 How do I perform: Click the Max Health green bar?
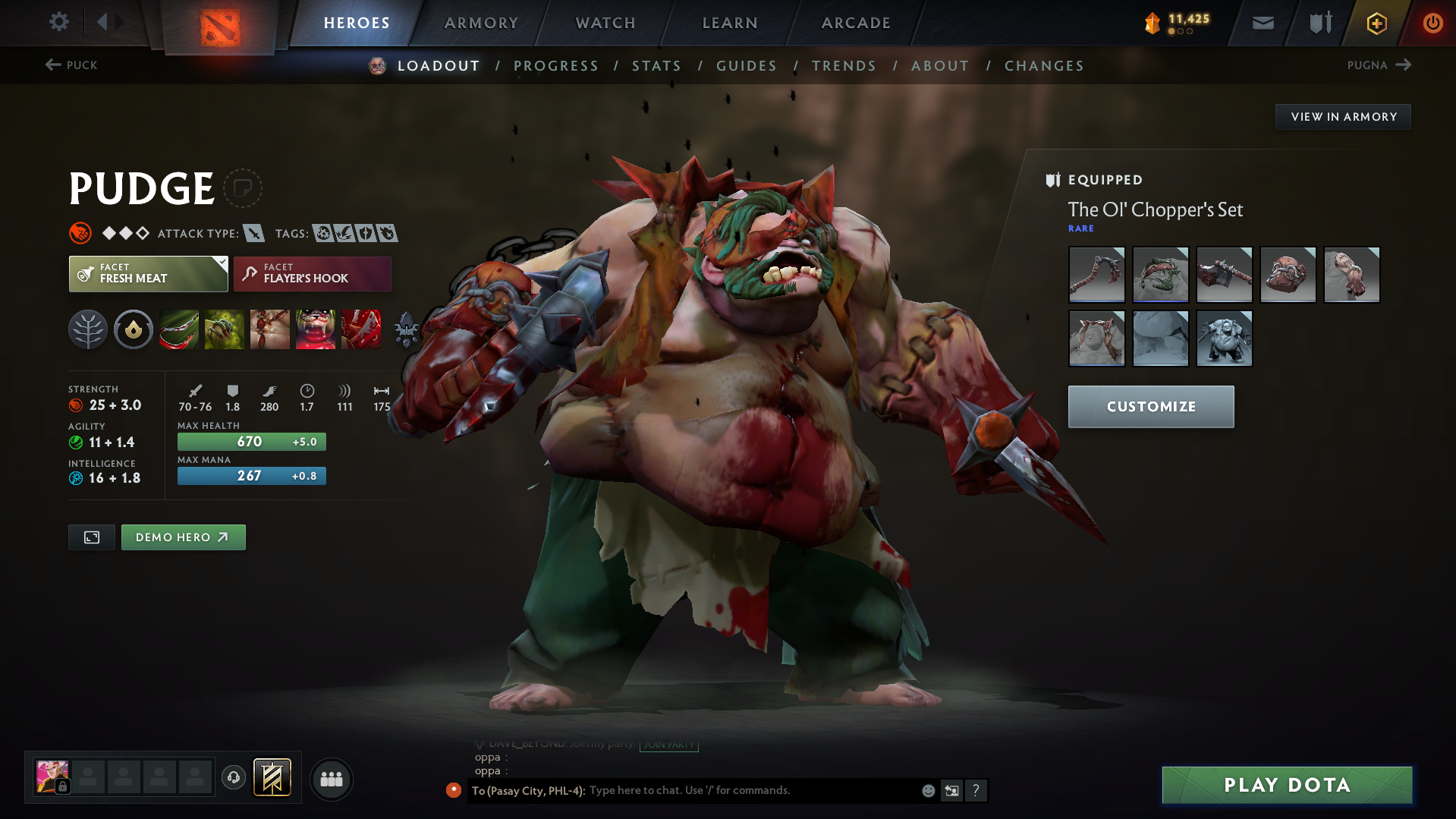pyautogui.click(x=251, y=441)
